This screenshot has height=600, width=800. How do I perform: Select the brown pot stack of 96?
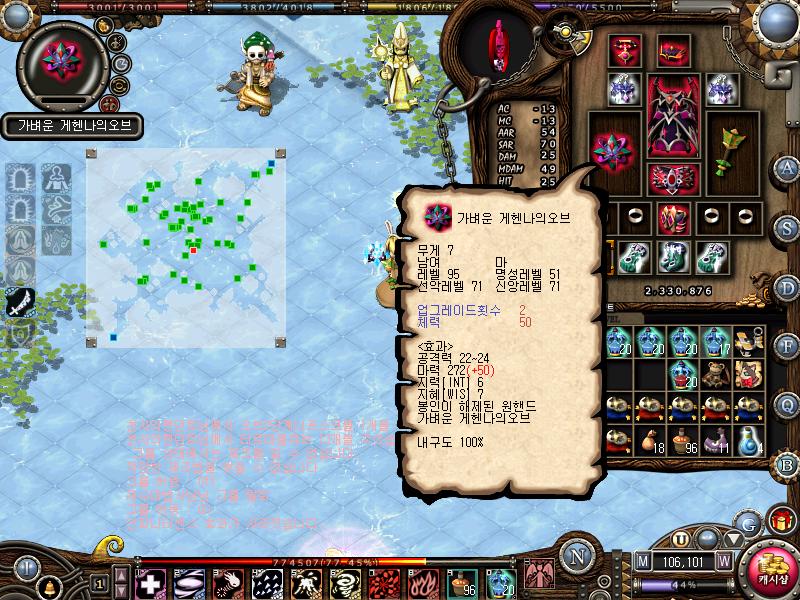coord(682,439)
